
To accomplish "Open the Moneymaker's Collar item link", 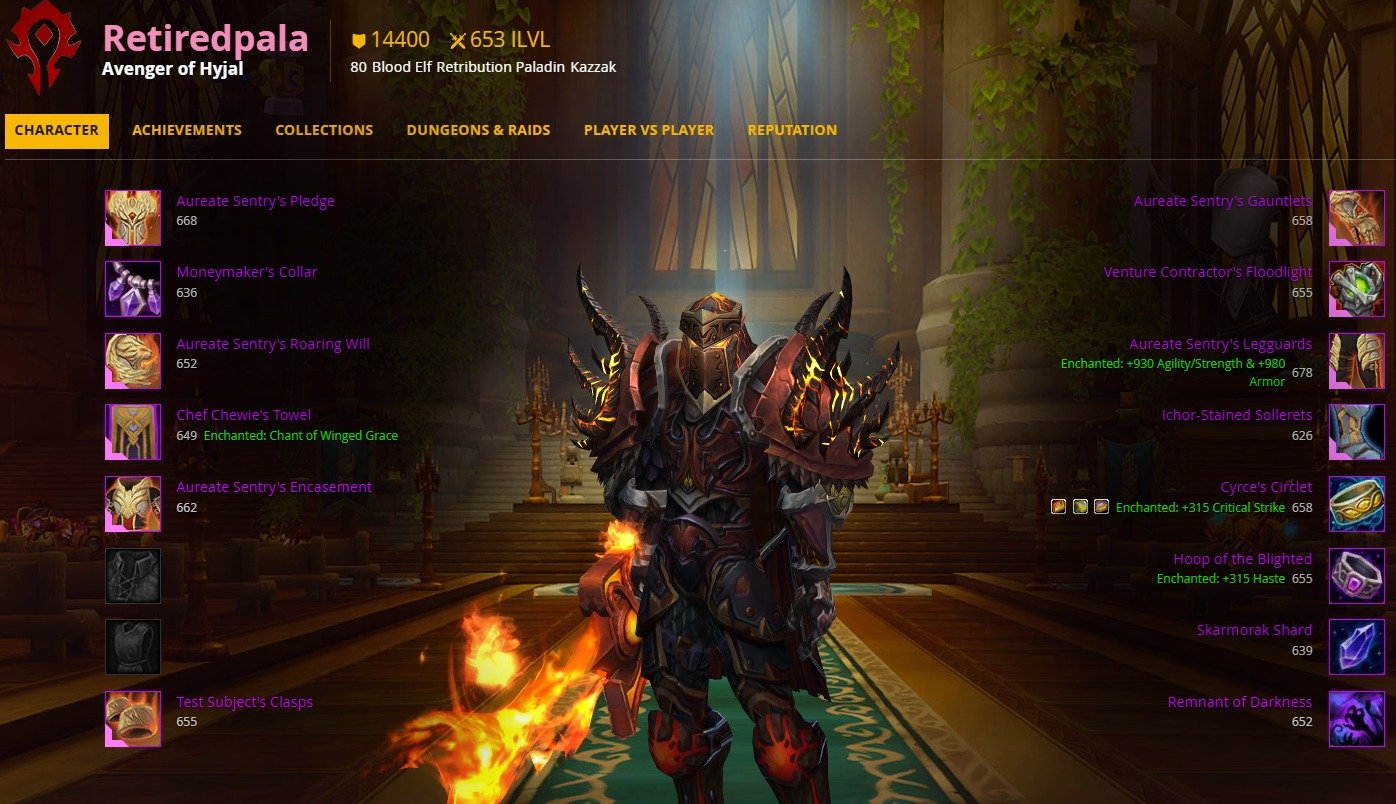I will pos(246,272).
